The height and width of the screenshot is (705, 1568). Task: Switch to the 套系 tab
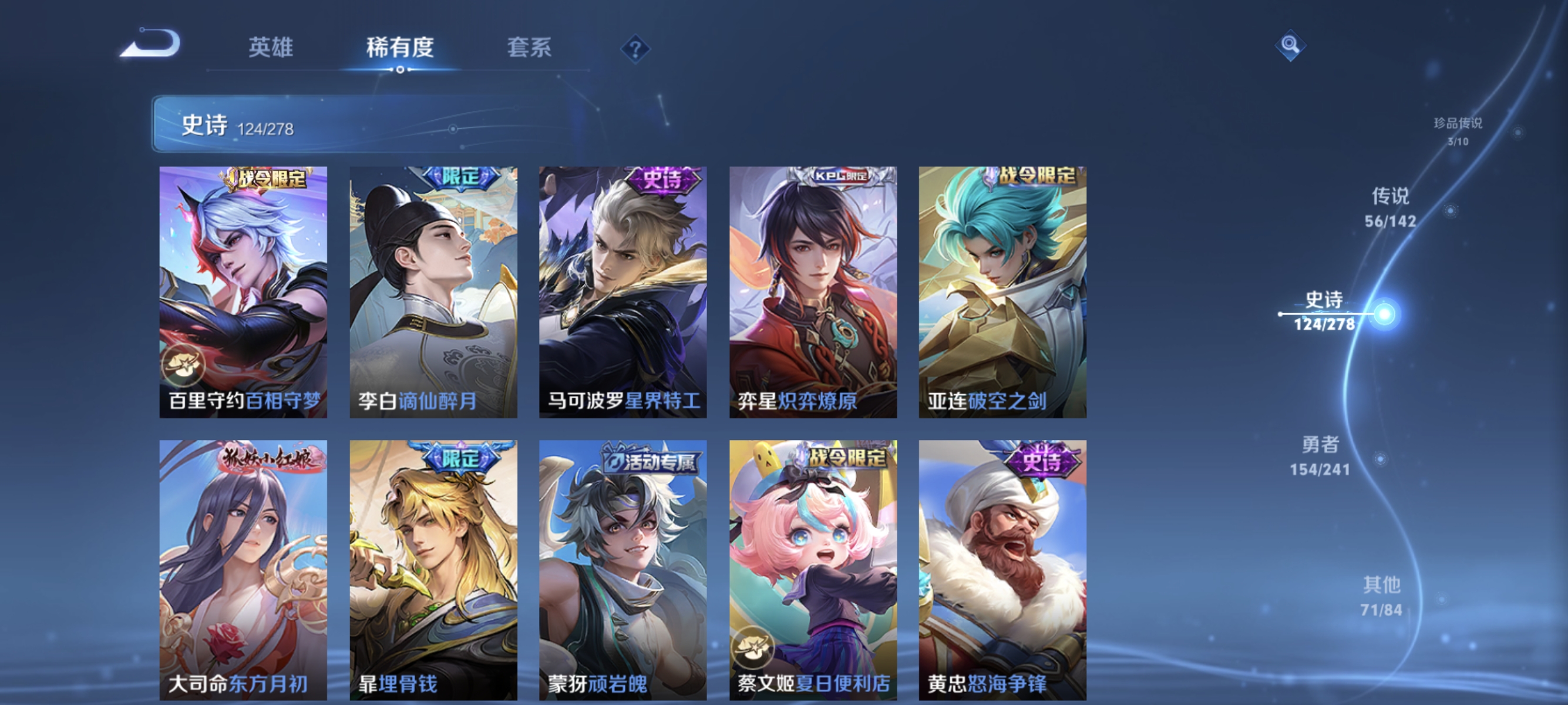click(x=529, y=49)
